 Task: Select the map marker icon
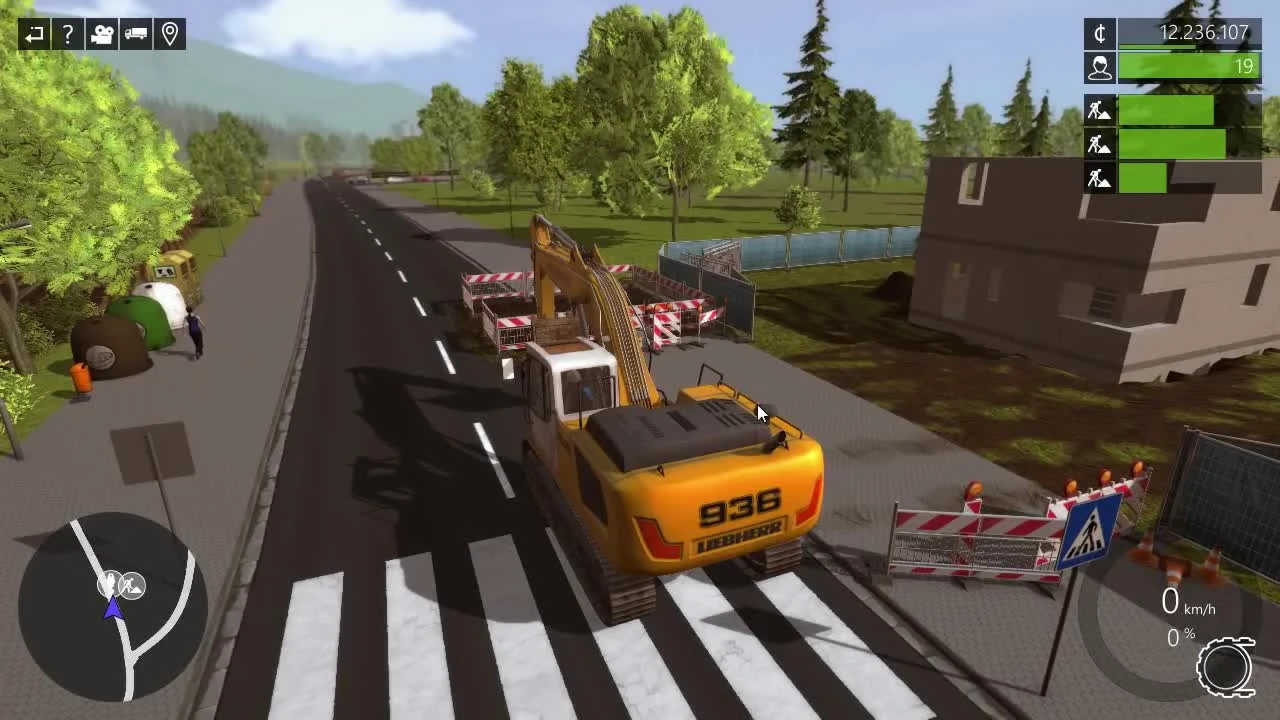point(170,33)
